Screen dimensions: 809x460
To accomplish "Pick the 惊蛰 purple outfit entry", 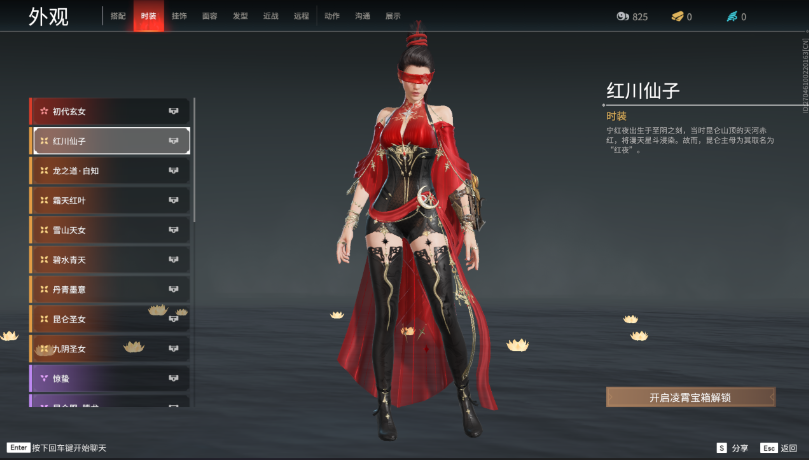I will pyautogui.click(x=110, y=378).
